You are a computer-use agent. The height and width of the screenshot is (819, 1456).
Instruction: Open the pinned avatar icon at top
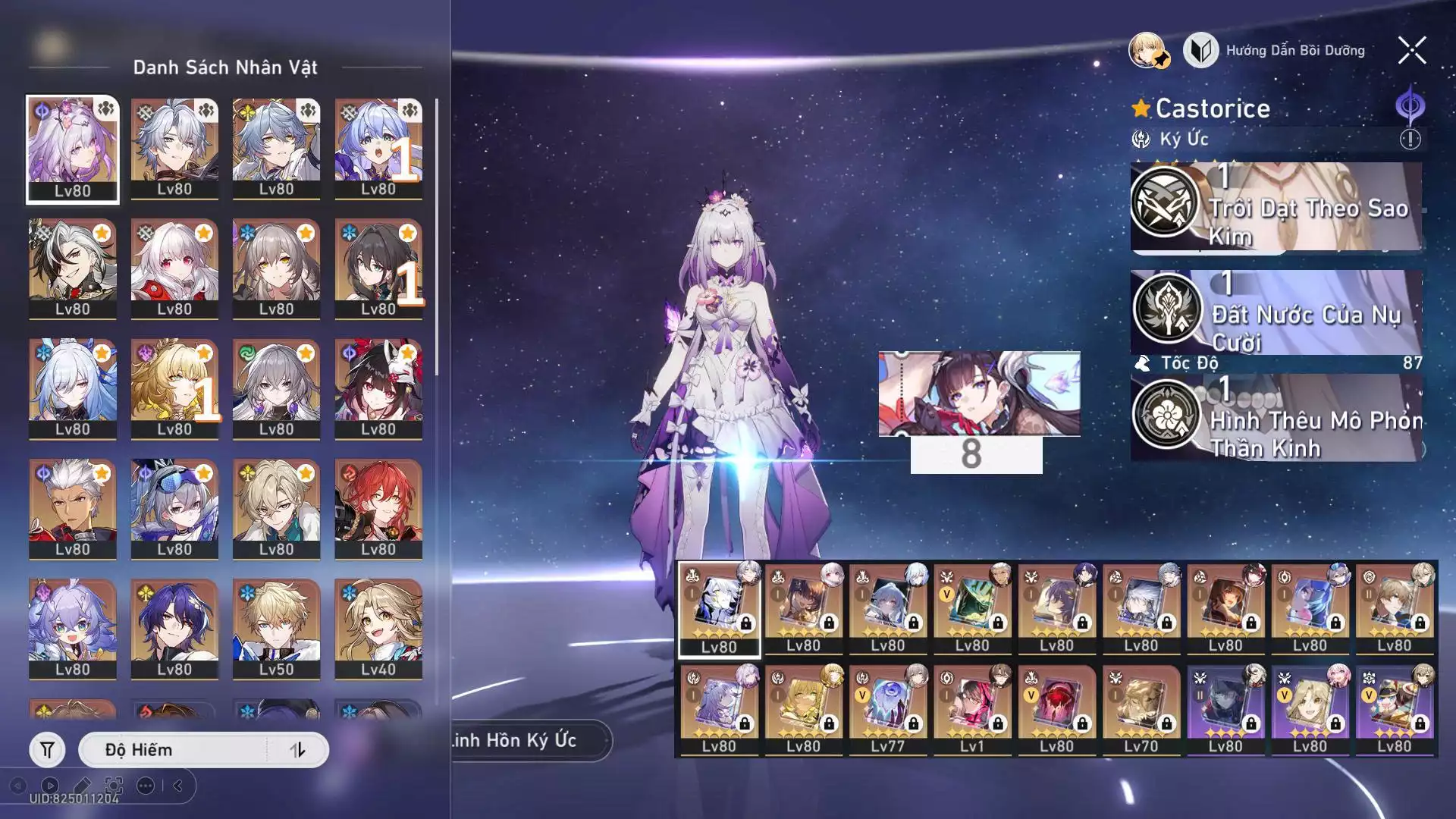1148,51
